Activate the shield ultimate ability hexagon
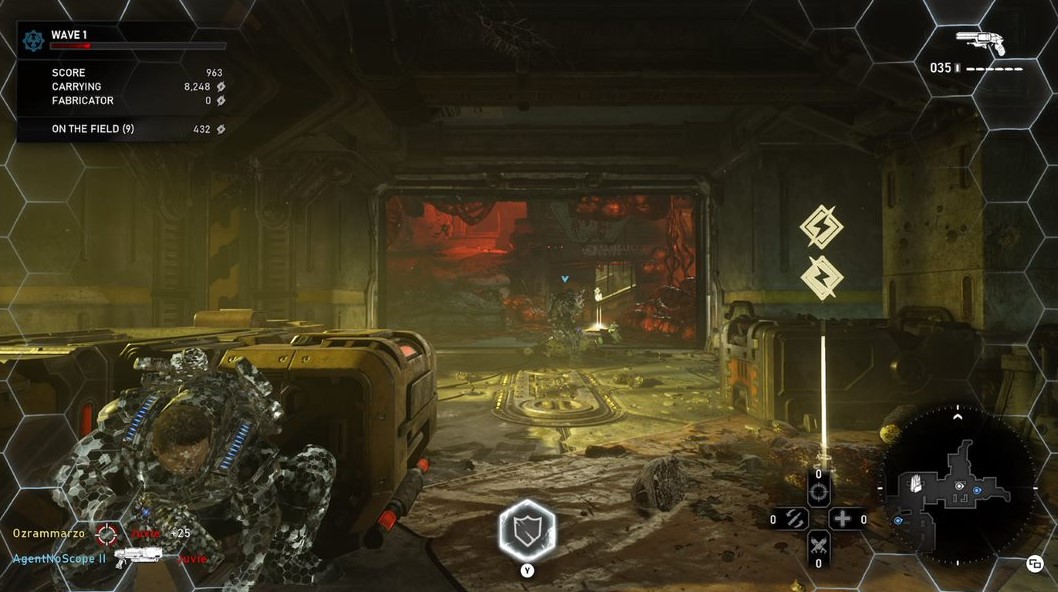 pyautogui.click(x=527, y=530)
